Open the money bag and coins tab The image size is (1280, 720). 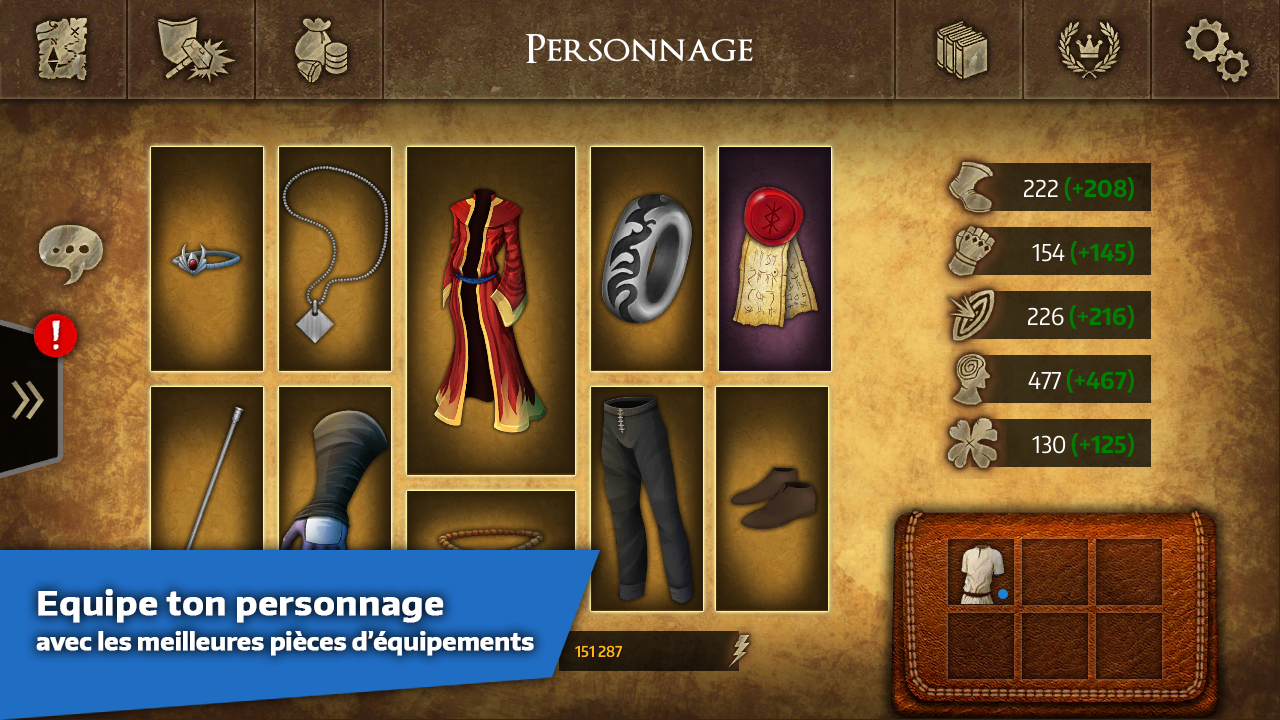point(320,49)
